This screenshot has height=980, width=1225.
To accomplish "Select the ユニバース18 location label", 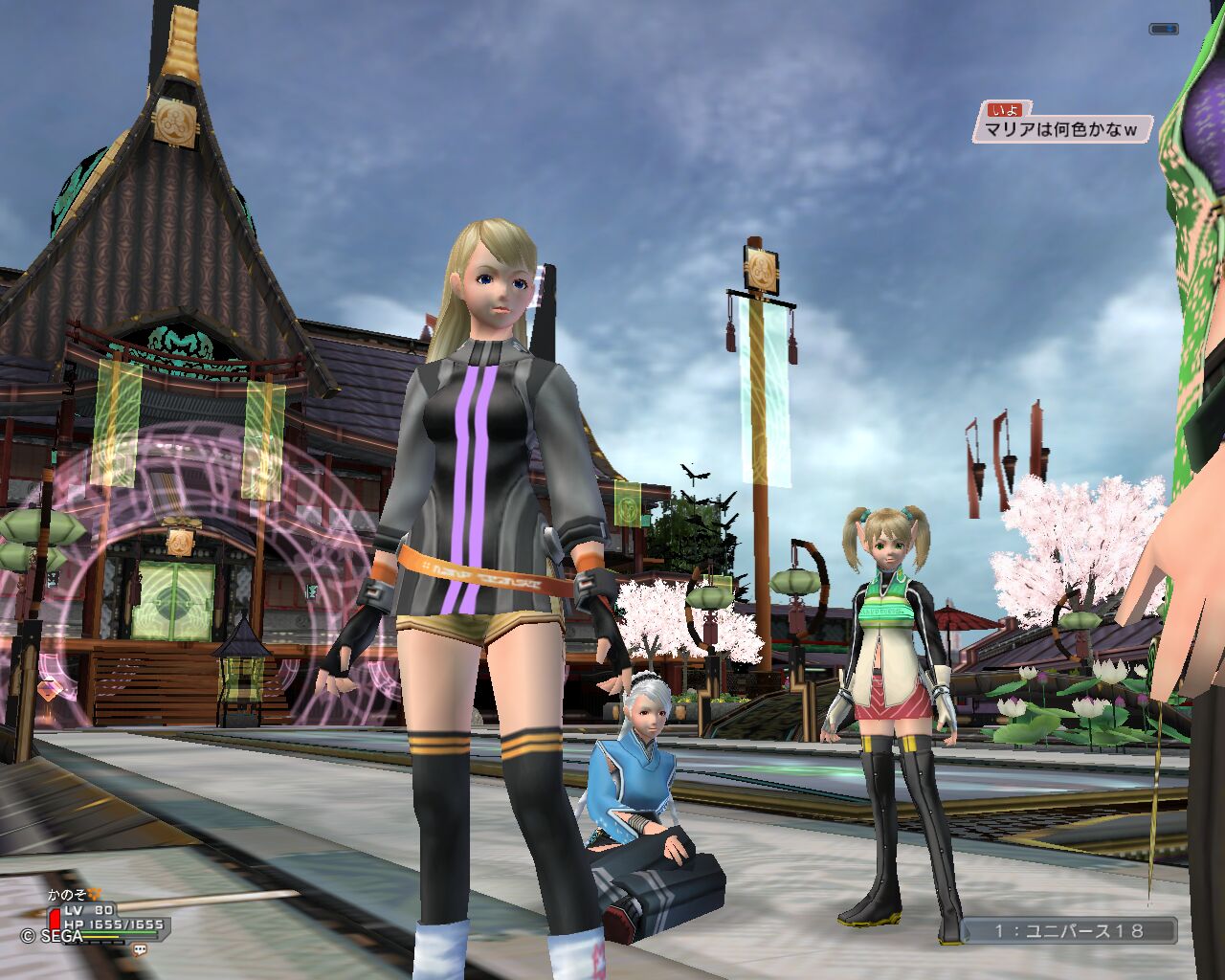I will pyautogui.click(x=1069, y=930).
